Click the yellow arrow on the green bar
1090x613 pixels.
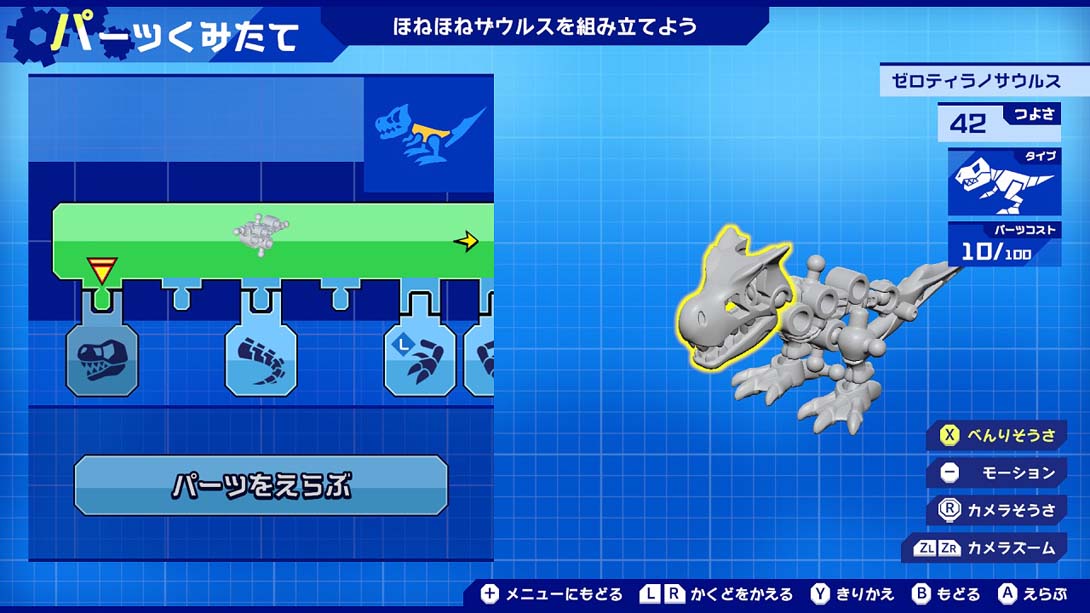[466, 241]
